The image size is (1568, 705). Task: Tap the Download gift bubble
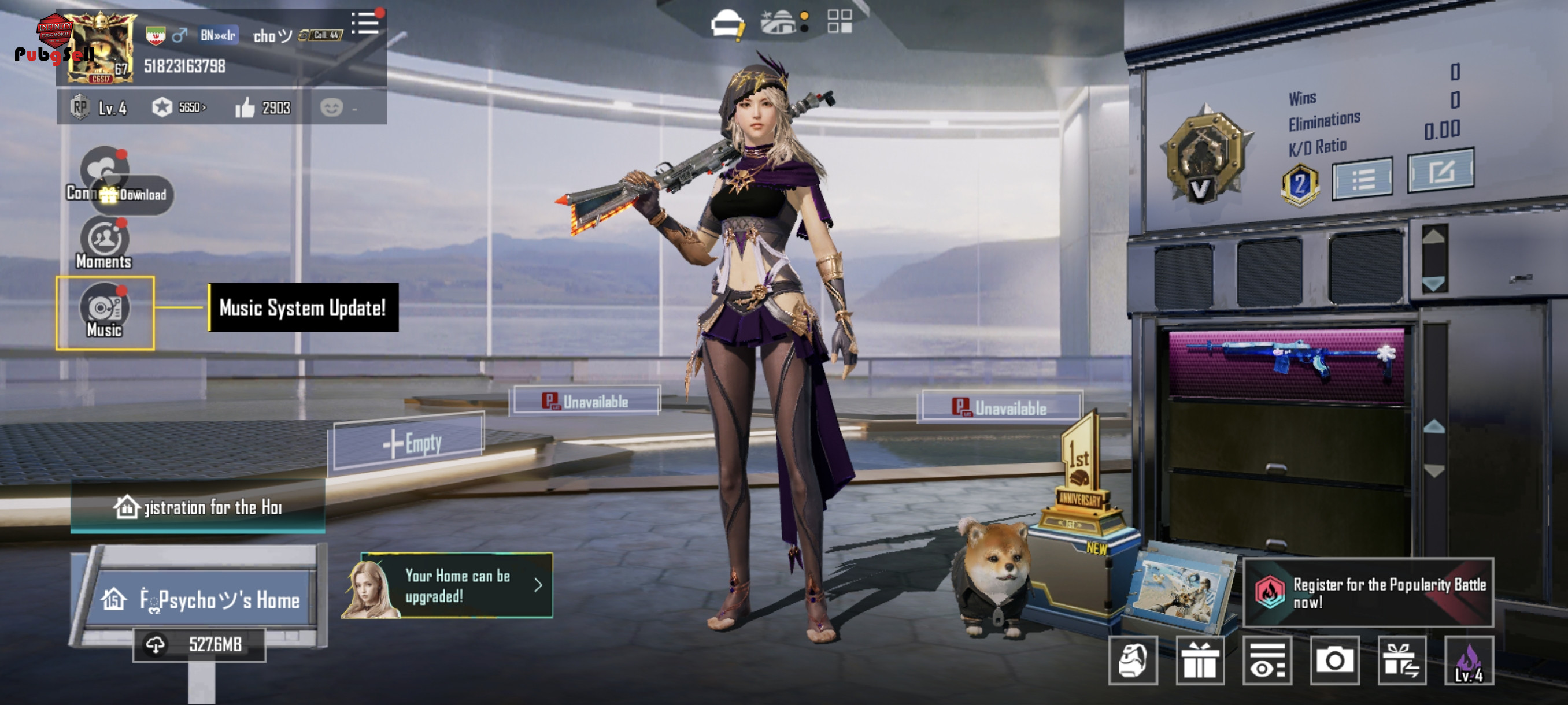click(x=134, y=195)
